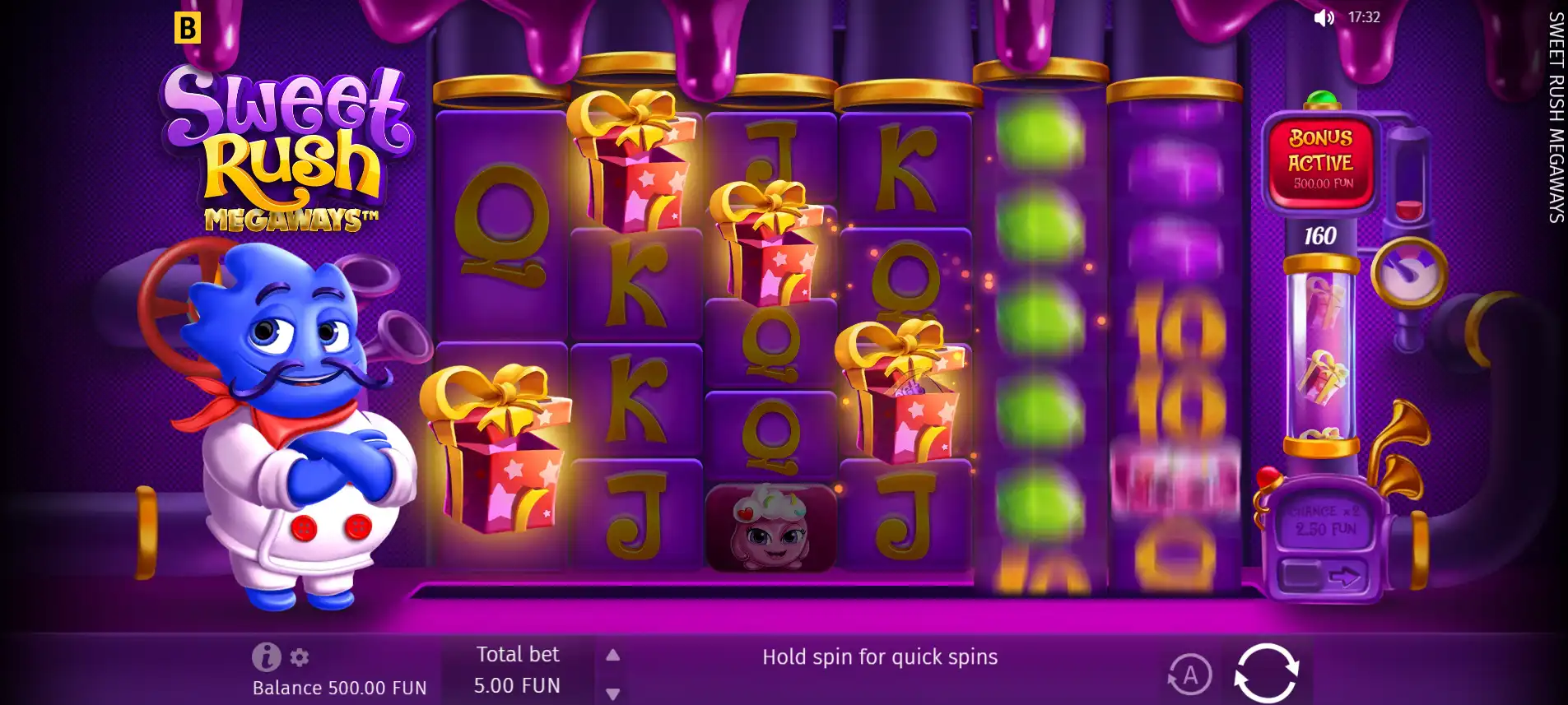
Task: Increase the total bet with up arrow
Action: [612, 654]
